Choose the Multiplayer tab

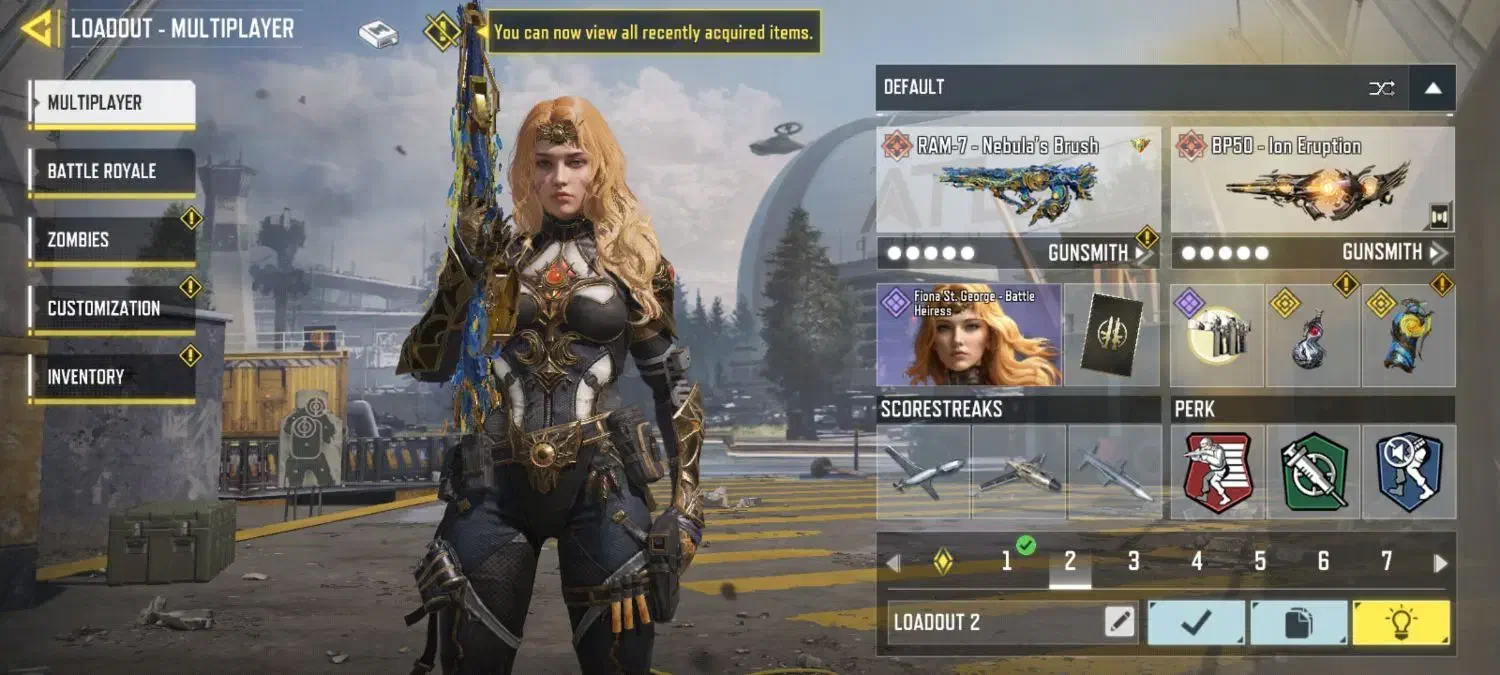click(x=111, y=103)
